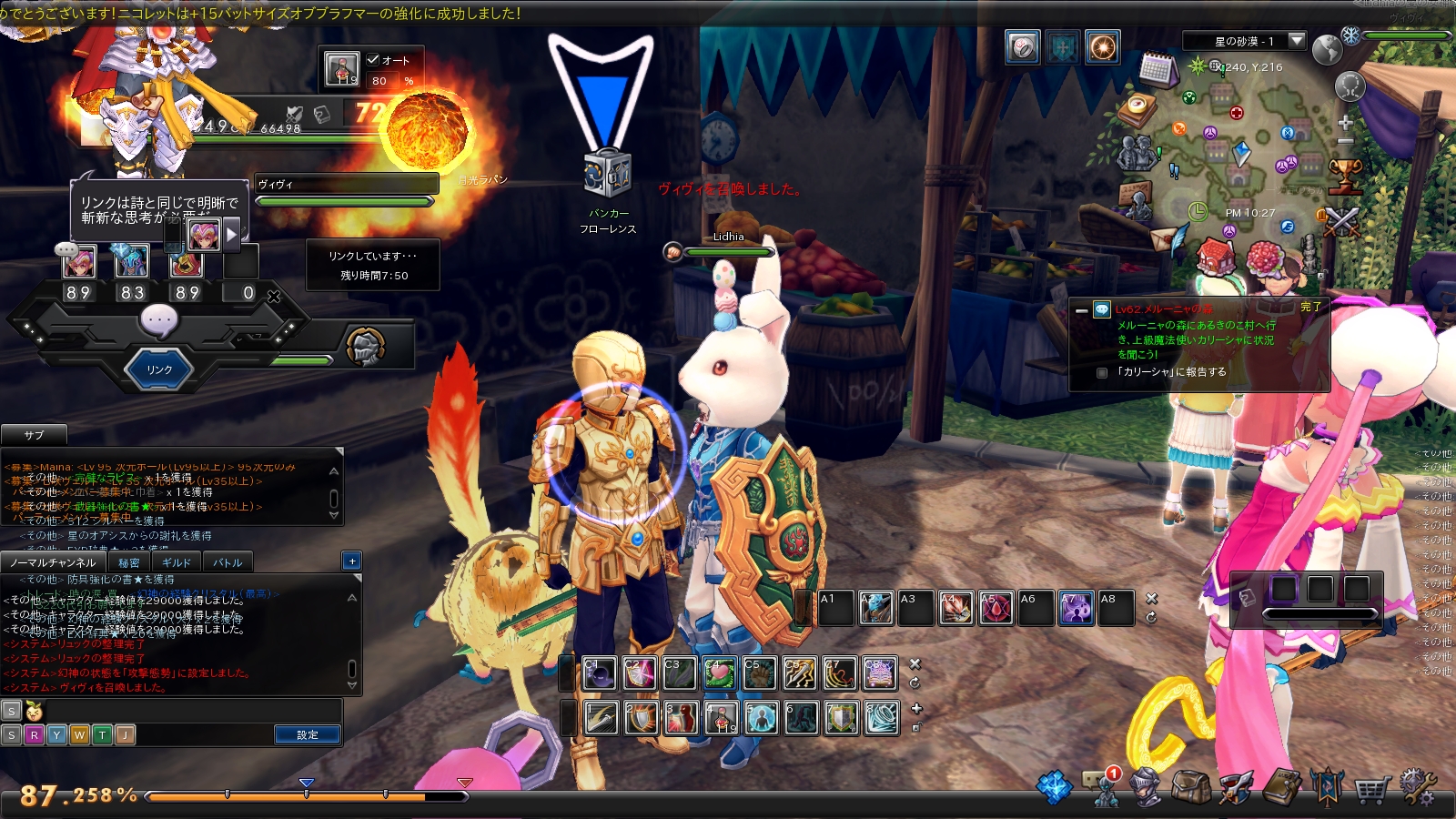Image resolution: width=1456 pixels, height=819 pixels.
Task: Click the 設定 chat settings button
Action: pos(308,734)
